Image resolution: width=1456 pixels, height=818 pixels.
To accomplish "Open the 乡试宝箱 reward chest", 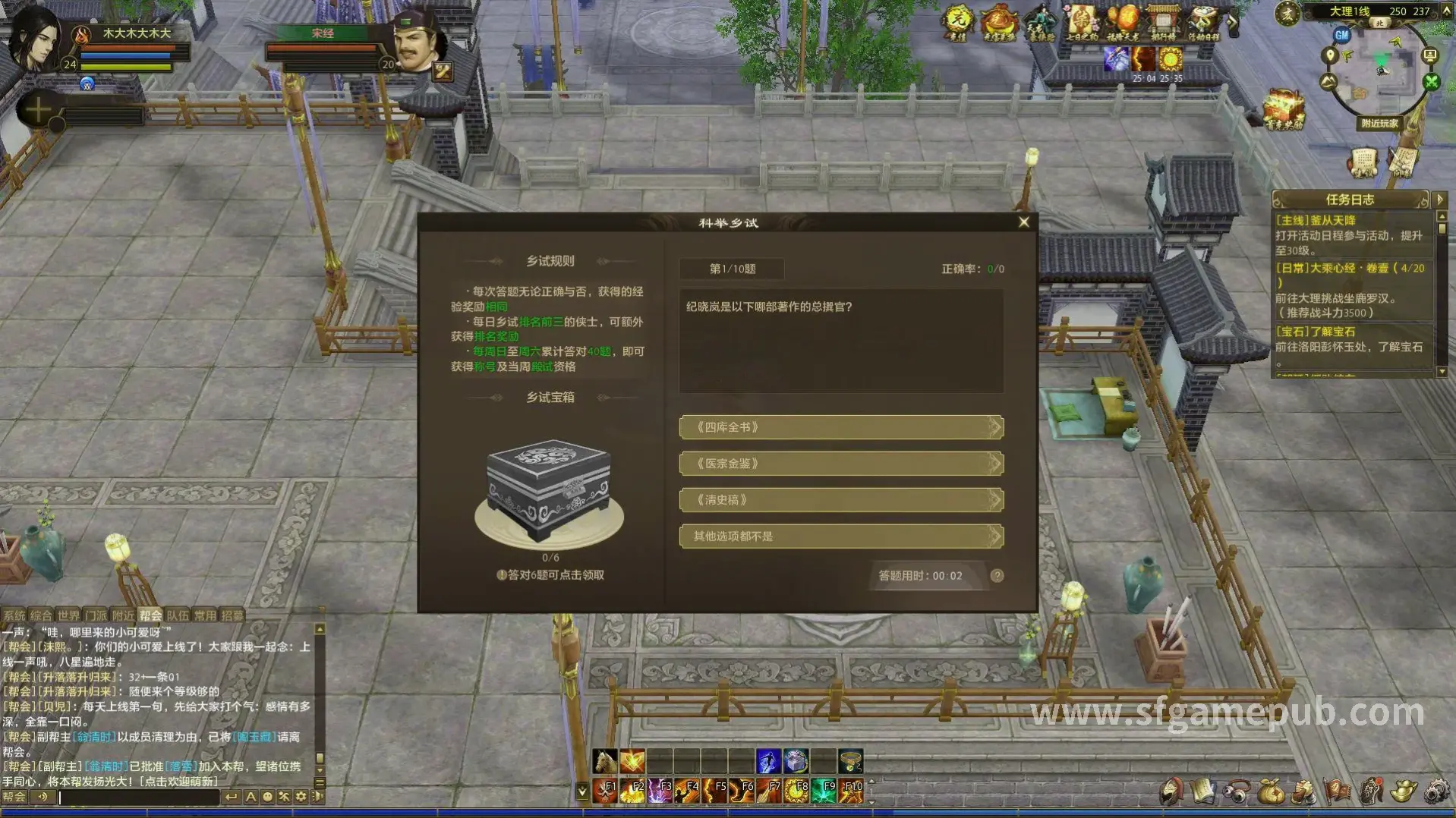I will 550,492.
